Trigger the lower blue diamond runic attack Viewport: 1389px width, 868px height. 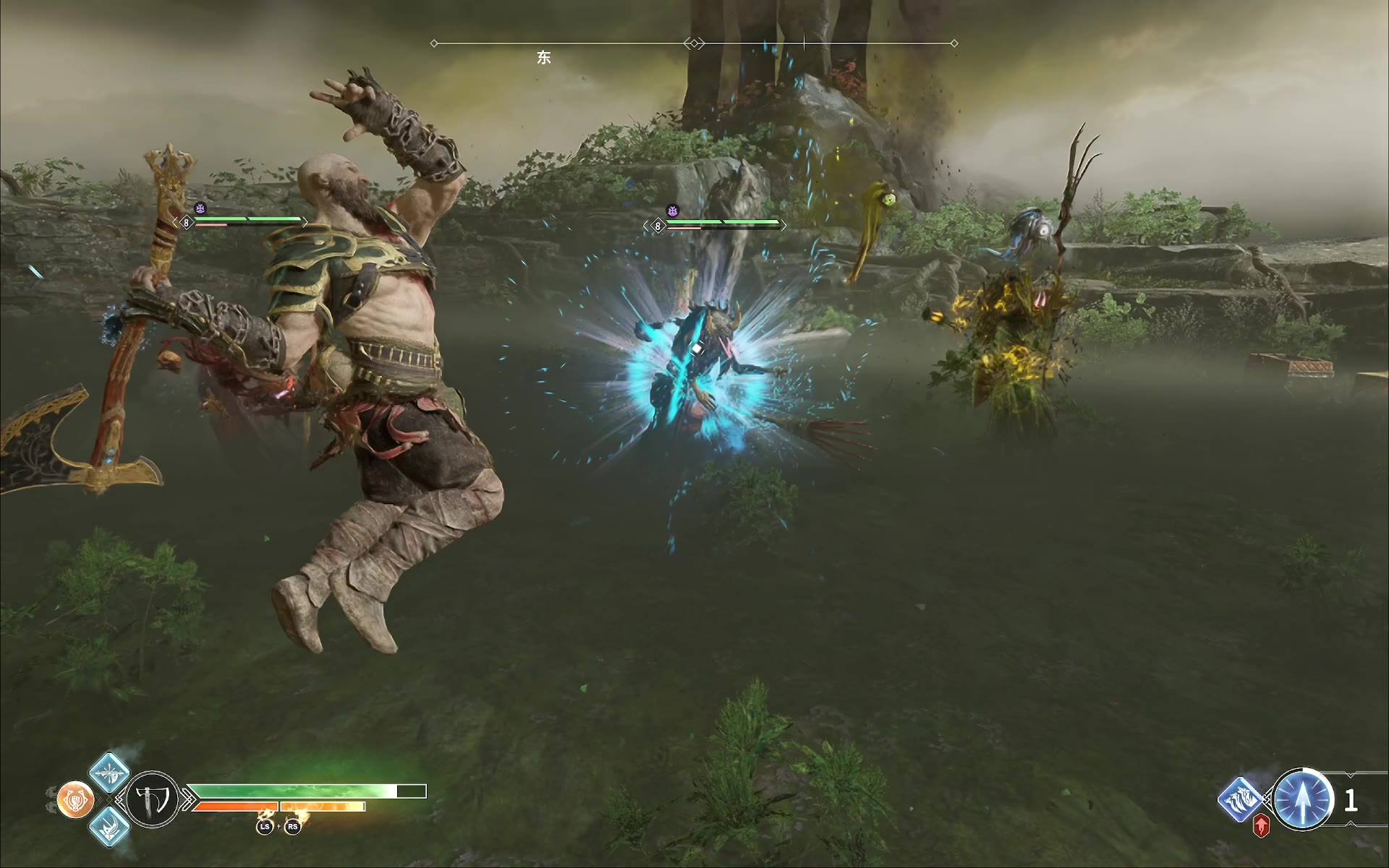pos(109,826)
